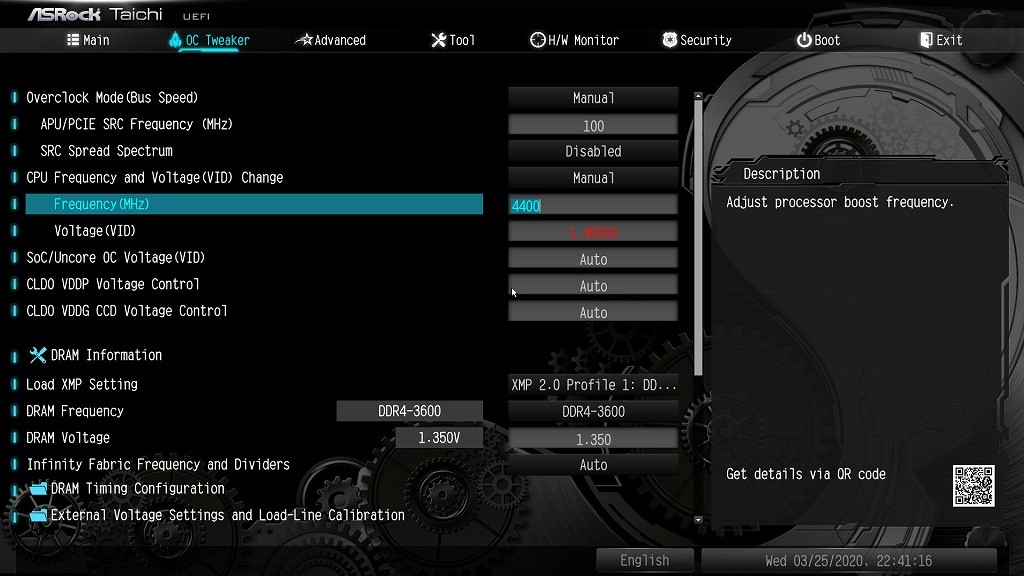The width and height of the screenshot is (1024, 576).
Task: Switch to the Boot tab
Action: pyautogui.click(x=818, y=40)
